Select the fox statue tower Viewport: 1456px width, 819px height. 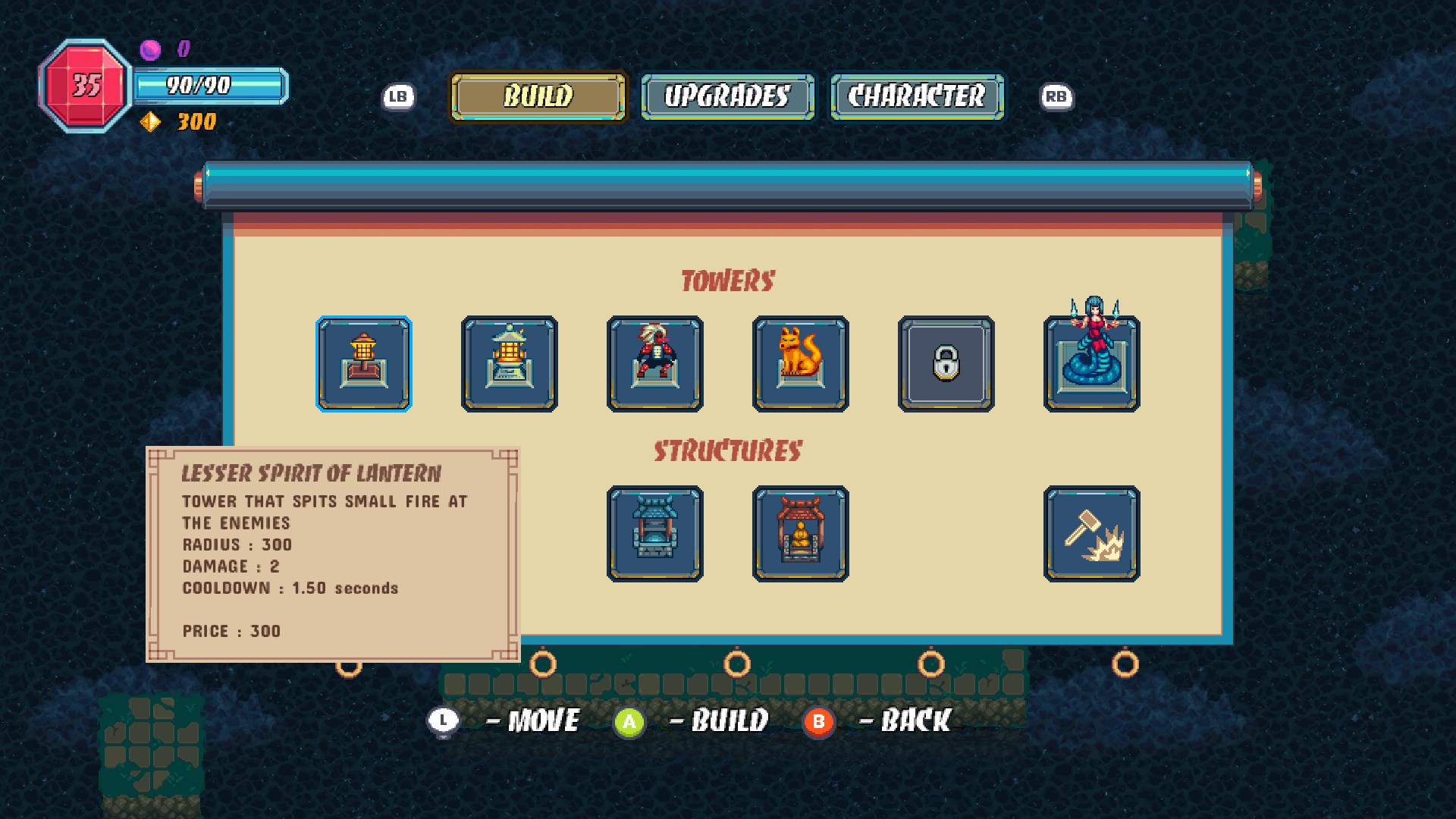(x=801, y=363)
